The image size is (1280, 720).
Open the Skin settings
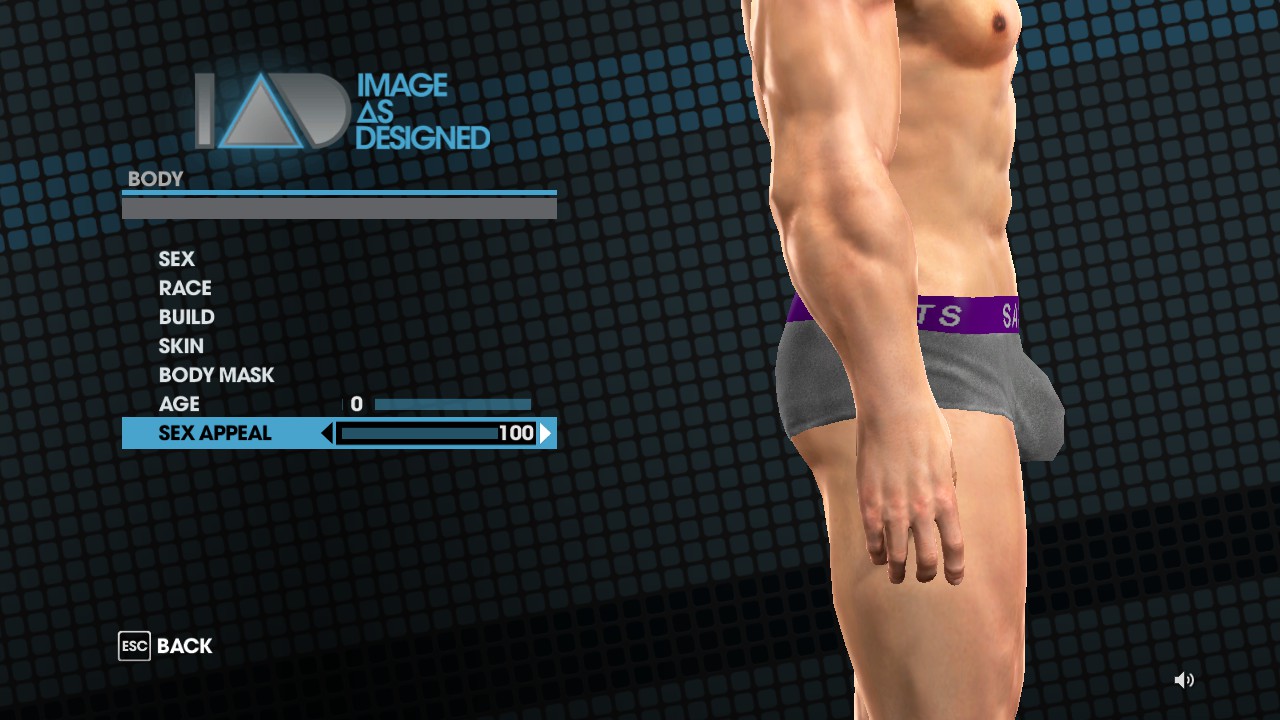pyautogui.click(x=181, y=346)
